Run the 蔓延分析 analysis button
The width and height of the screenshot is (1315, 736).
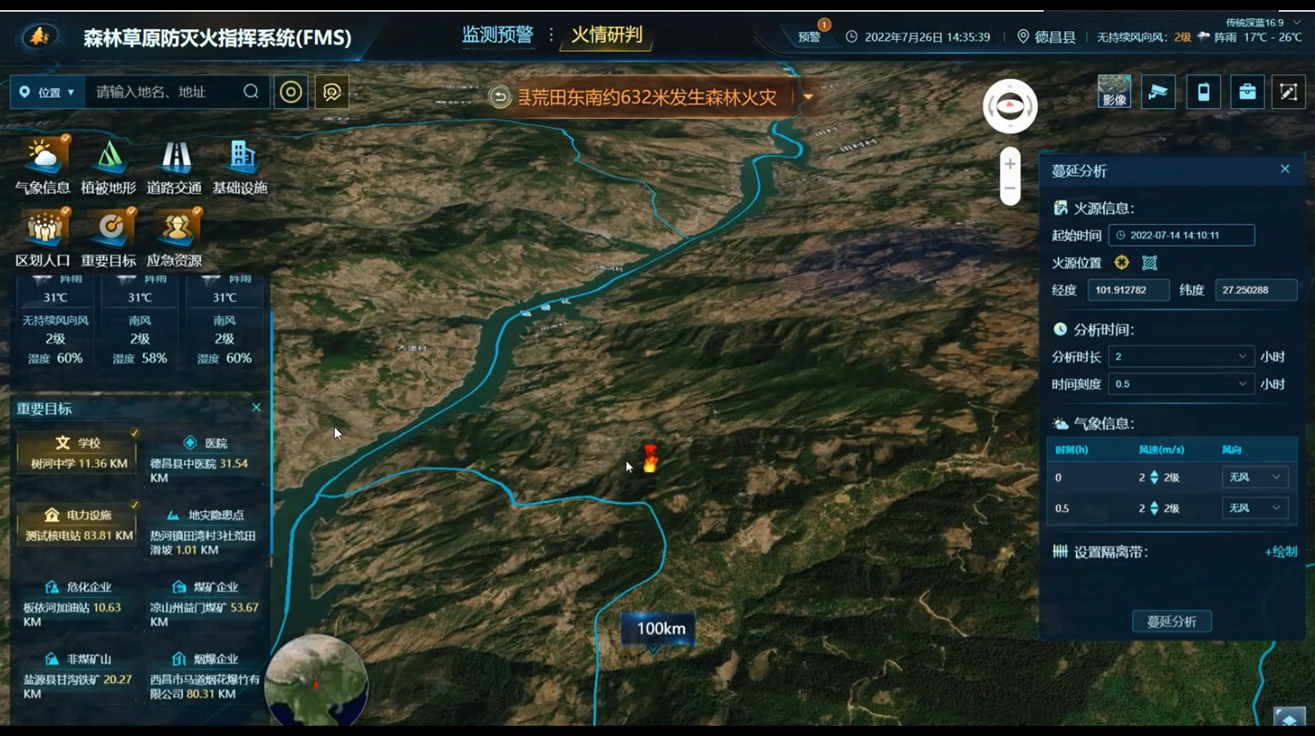[1171, 621]
